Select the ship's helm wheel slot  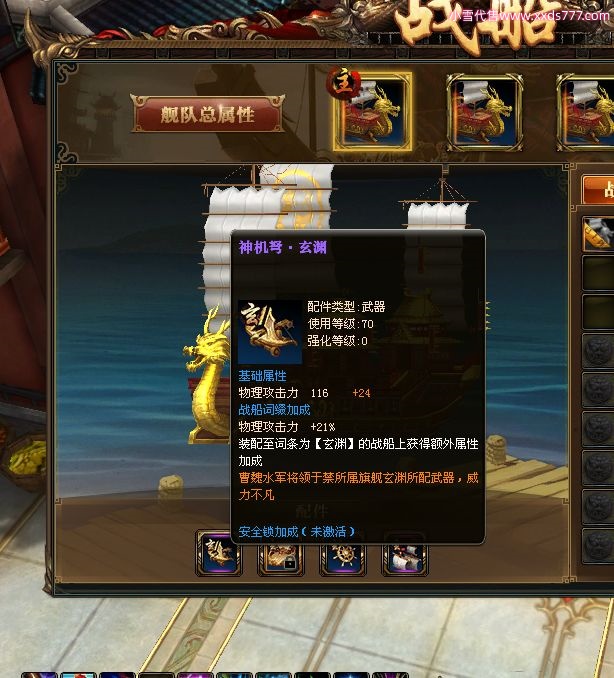[x=342, y=555]
